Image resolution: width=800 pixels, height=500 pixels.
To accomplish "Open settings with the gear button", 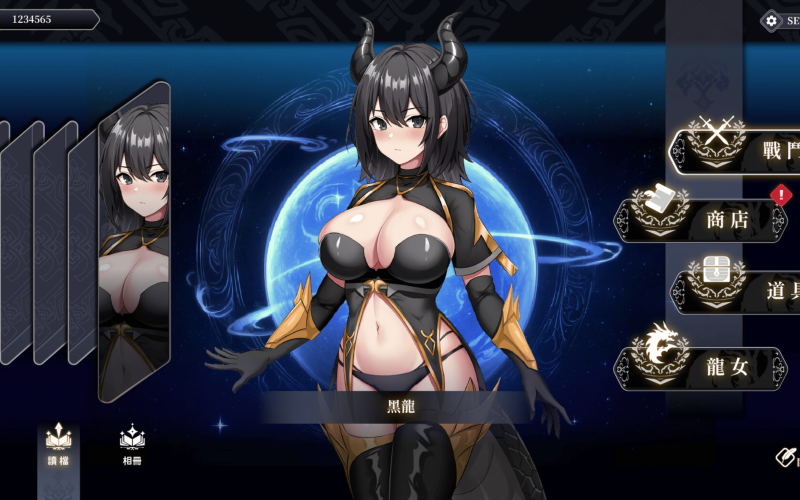I will coord(772,20).
